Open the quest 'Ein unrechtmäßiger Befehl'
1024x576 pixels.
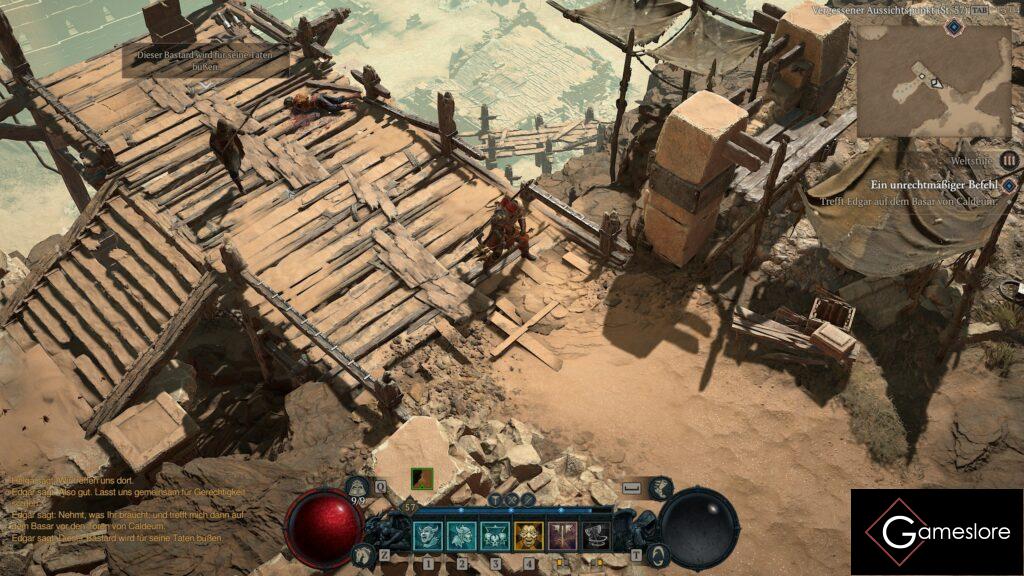click(x=933, y=185)
